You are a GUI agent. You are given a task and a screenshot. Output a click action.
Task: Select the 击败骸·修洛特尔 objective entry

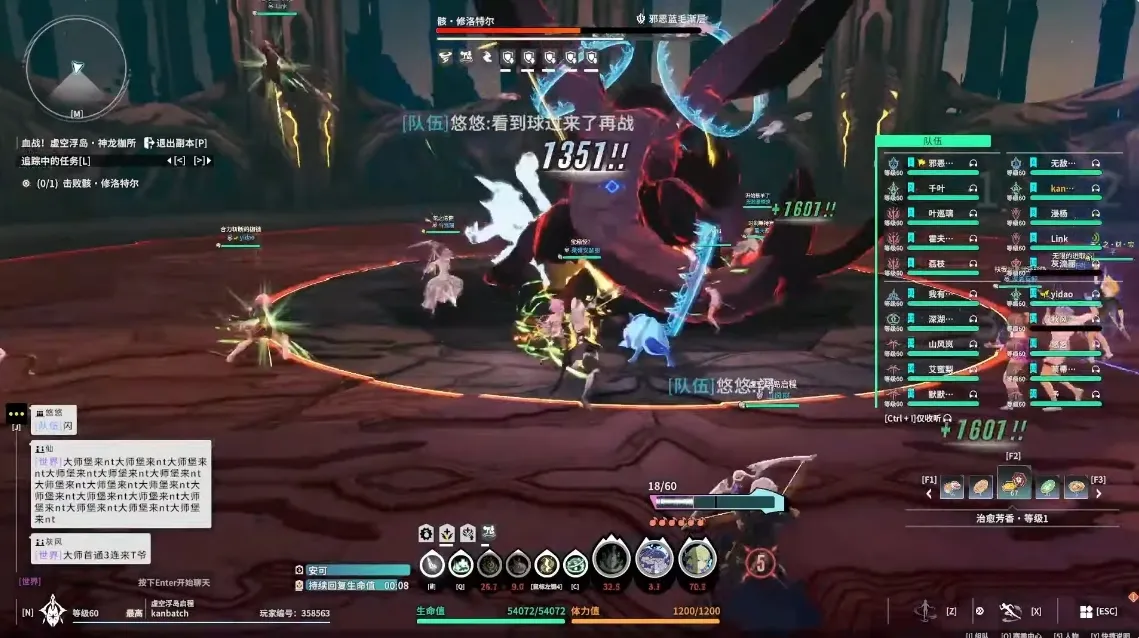click(x=100, y=183)
